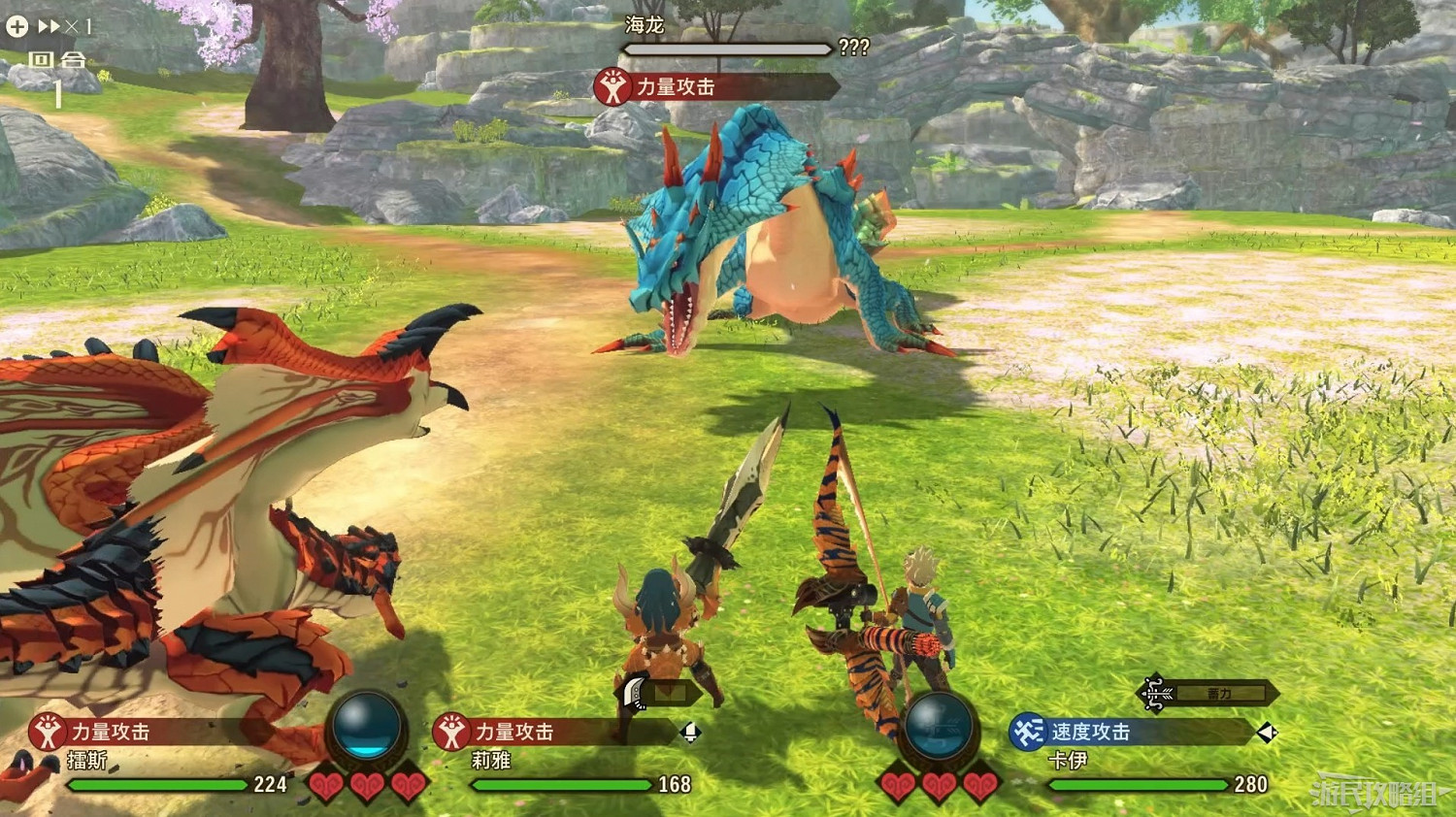Select the 海龙 monster name banner
This screenshot has width=1456, height=817.
(644, 26)
